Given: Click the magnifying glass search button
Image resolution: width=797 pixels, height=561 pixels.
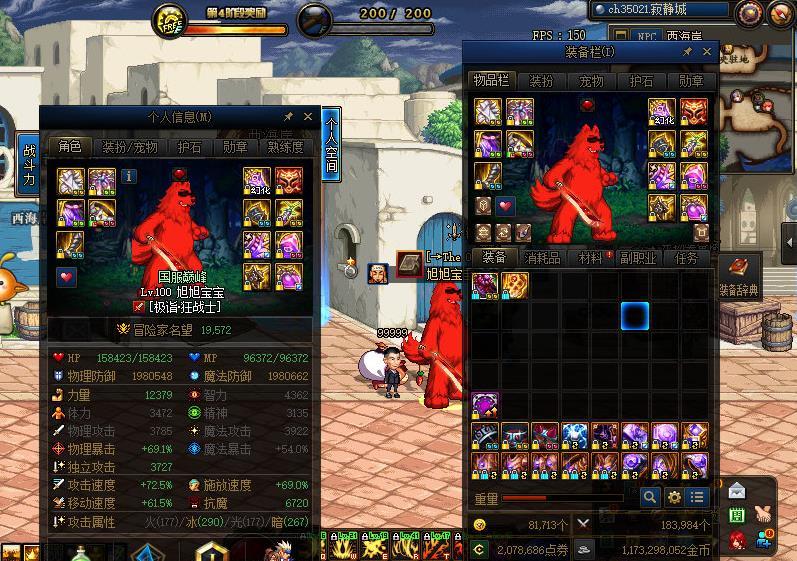Looking at the screenshot, I should click(x=650, y=497).
